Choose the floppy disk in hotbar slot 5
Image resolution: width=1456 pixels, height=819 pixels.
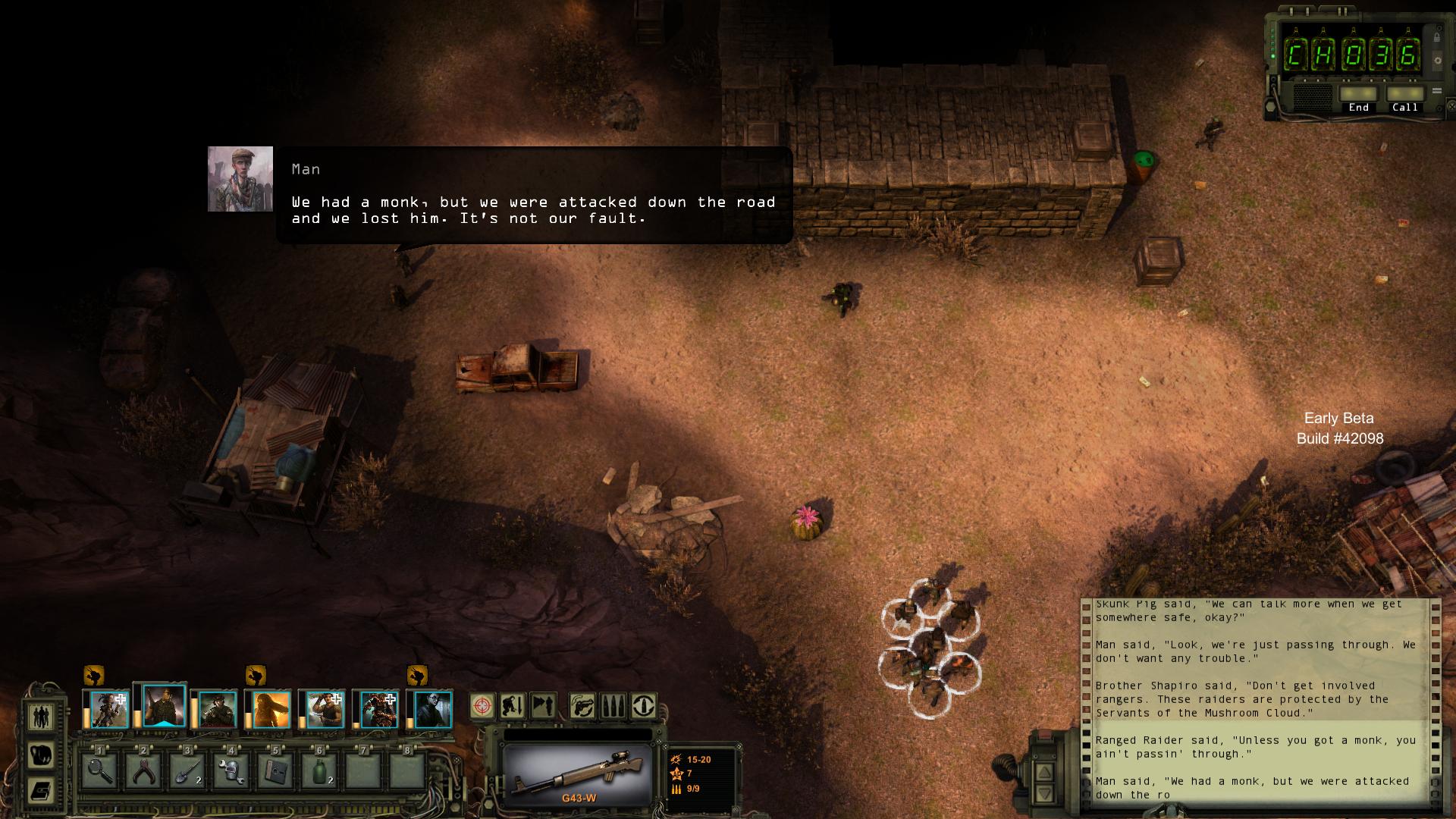(x=275, y=770)
